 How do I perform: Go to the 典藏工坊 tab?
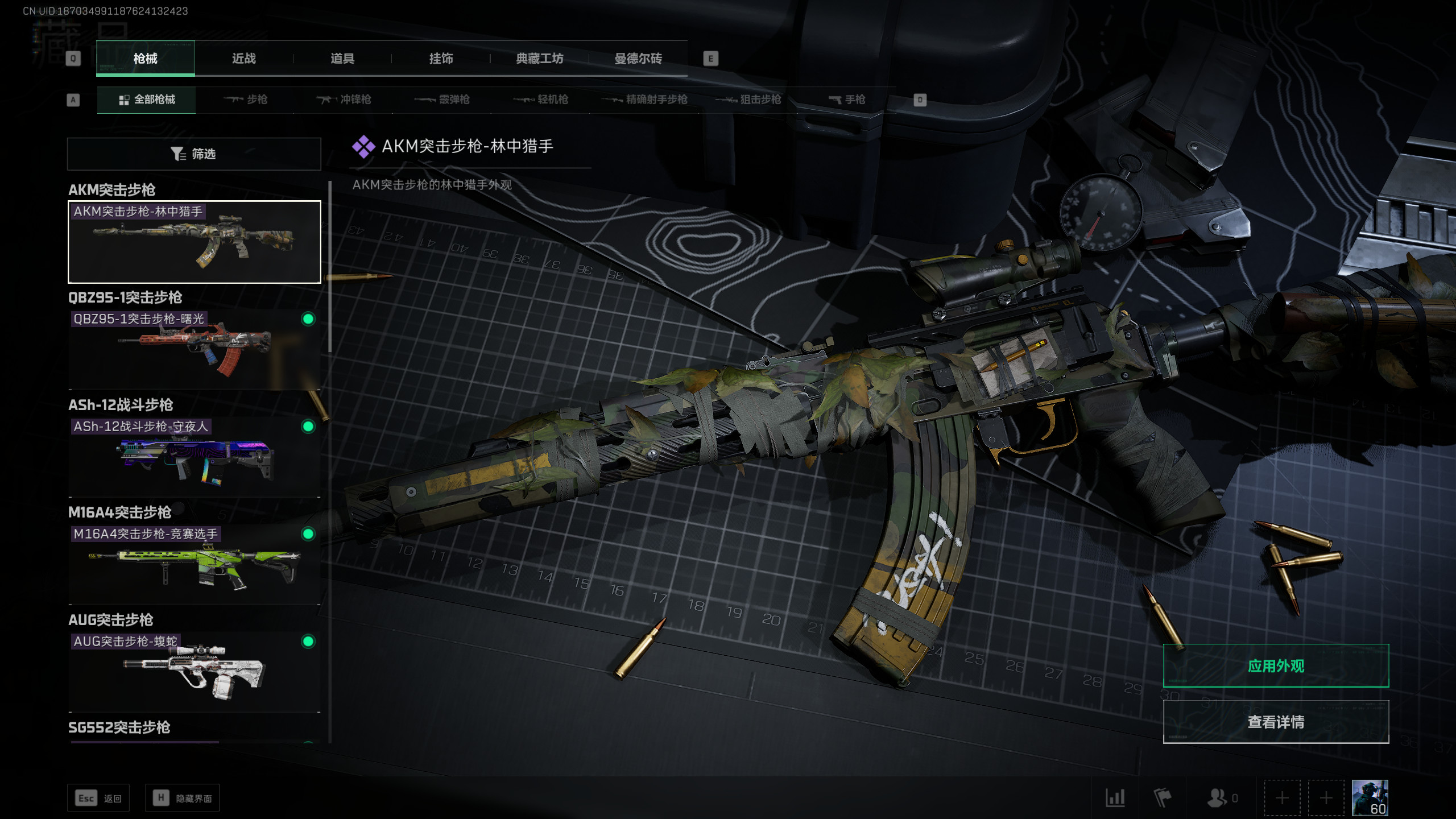(x=539, y=59)
